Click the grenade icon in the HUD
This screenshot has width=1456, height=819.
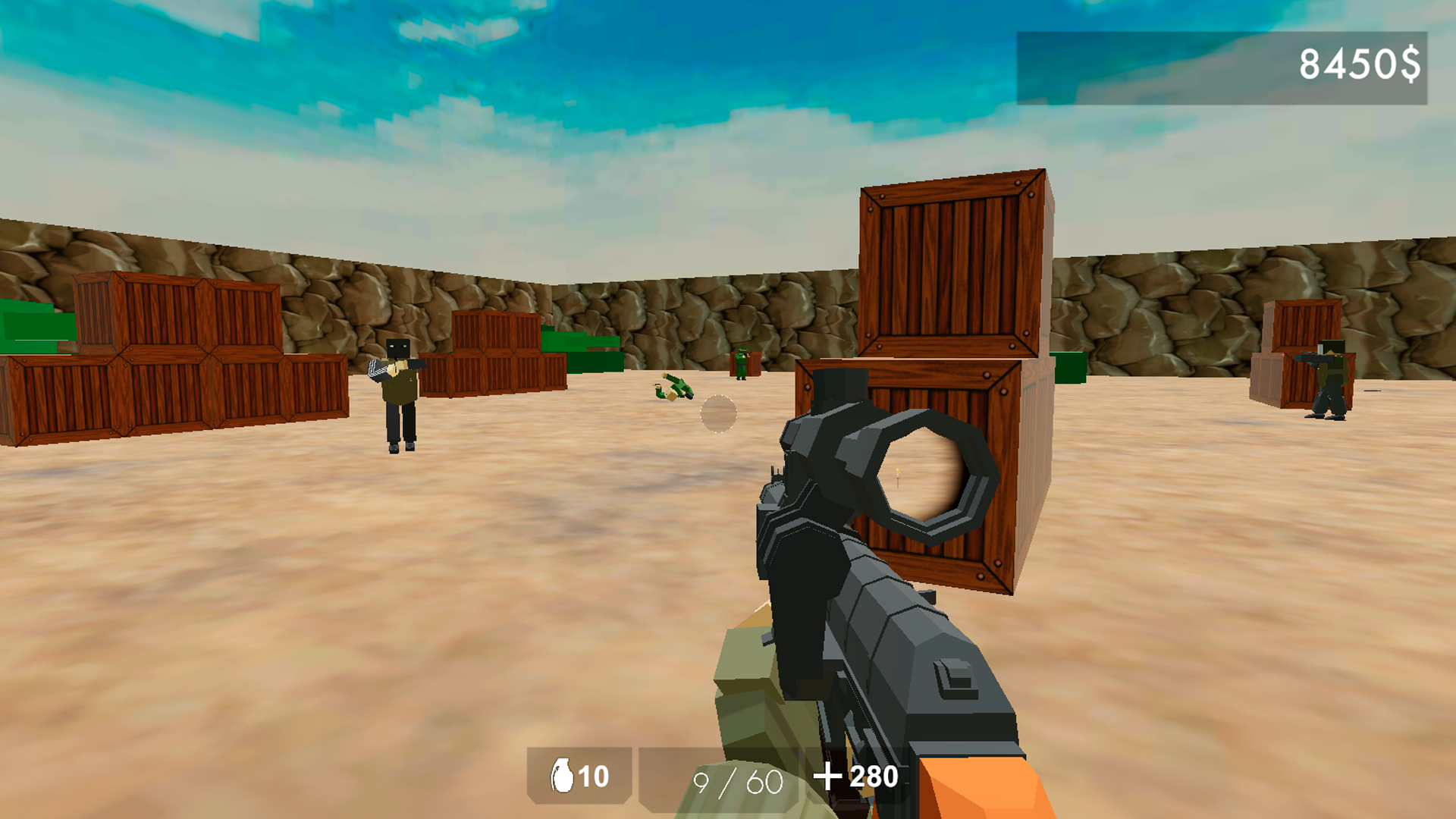point(563,777)
